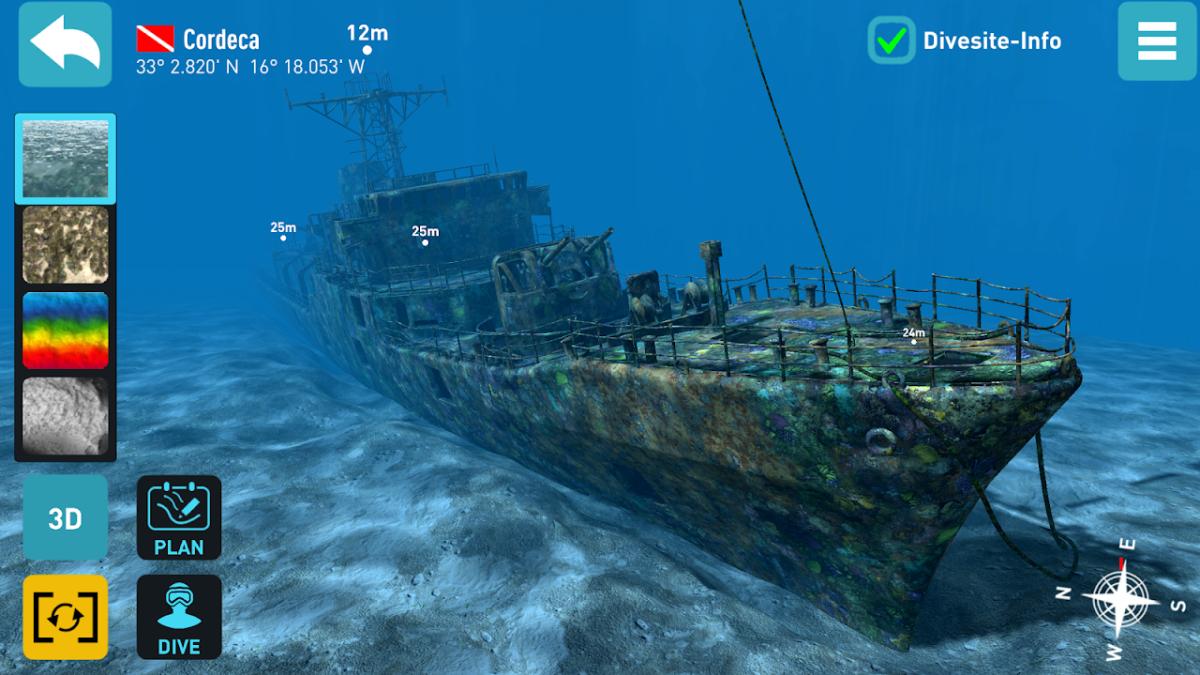Click the compass rose
The image size is (1200, 675).
1121,600
